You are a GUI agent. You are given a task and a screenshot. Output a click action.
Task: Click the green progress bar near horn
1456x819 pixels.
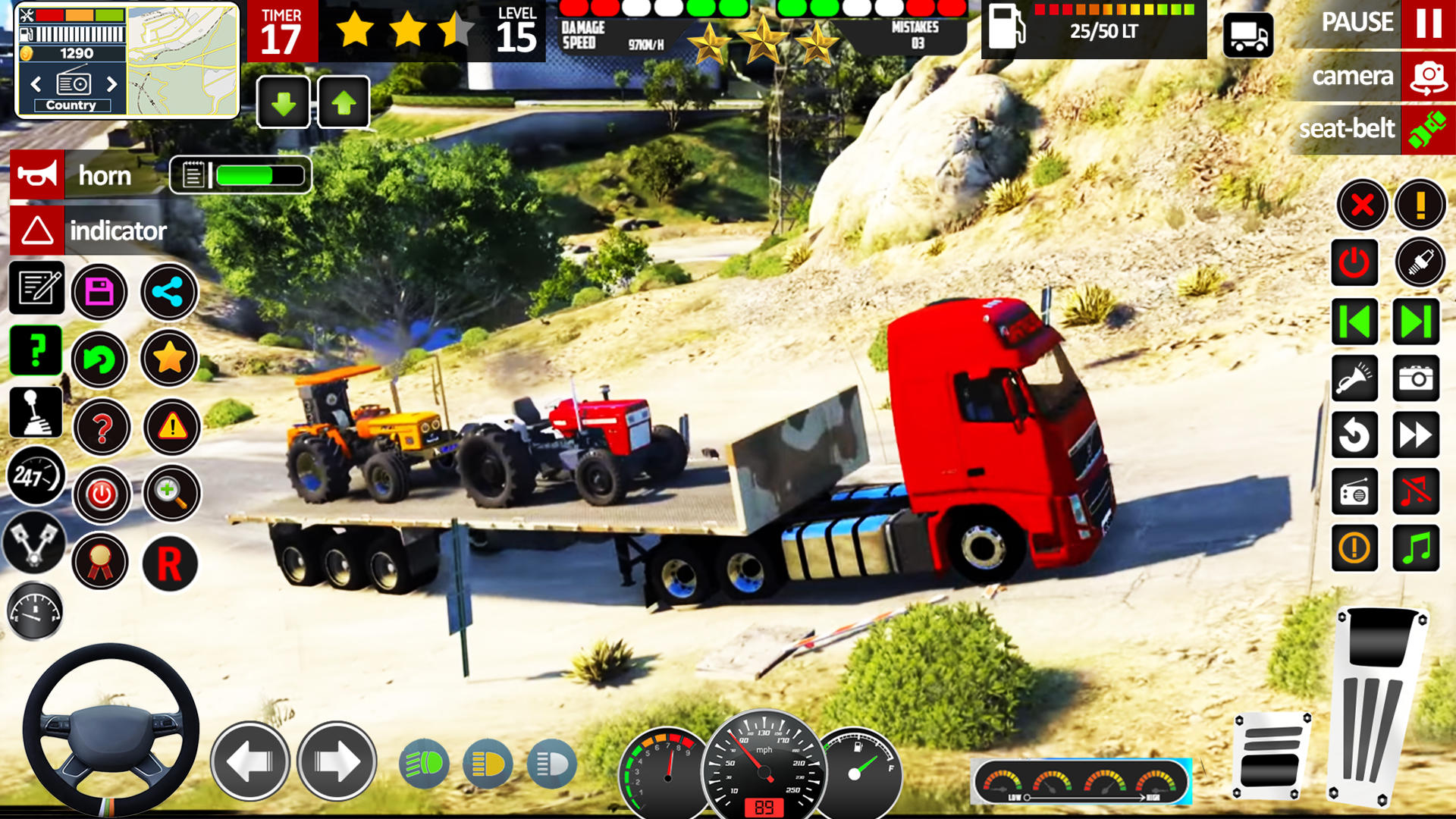pos(244,175)
